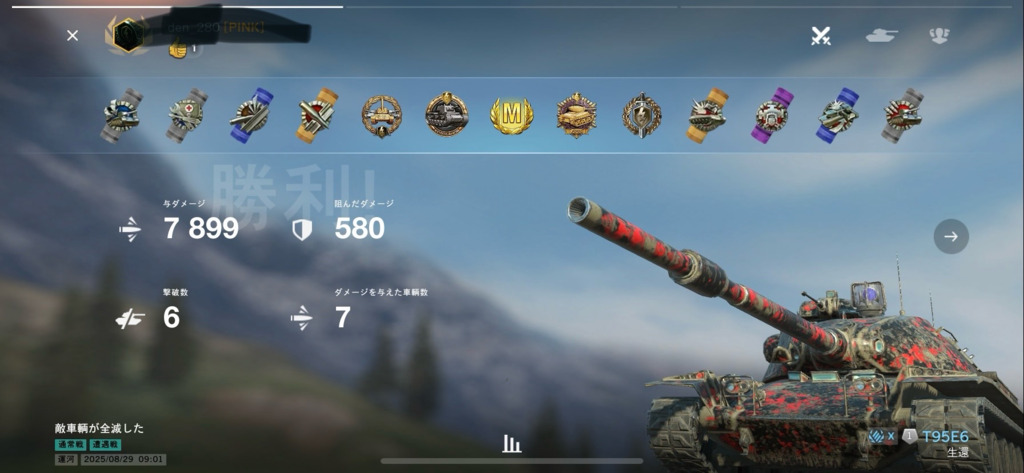Switch to the crossed swords battle tab
Screen dimensions: 1024x473
click(821, 36)
